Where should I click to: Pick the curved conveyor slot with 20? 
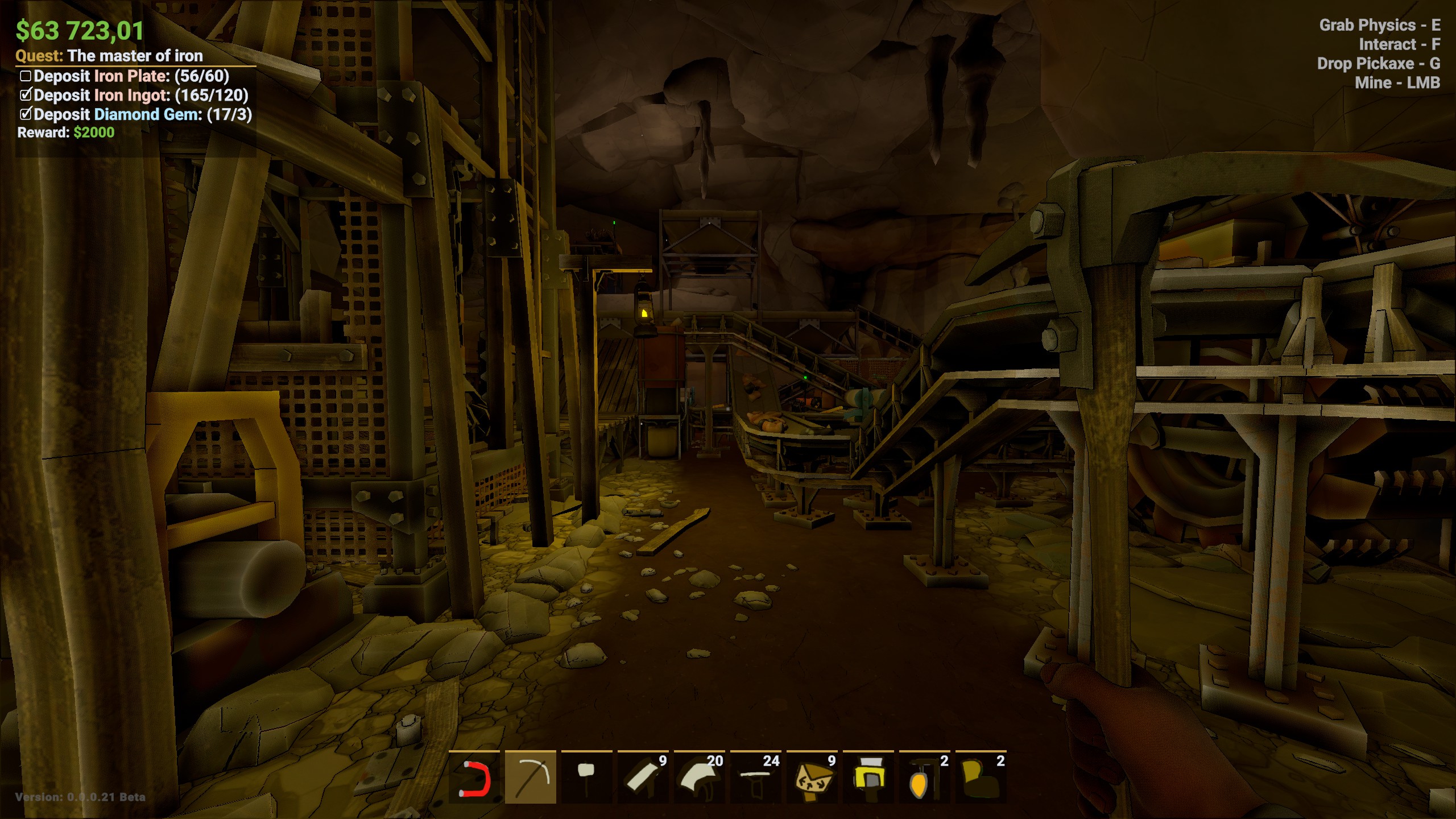click(x=699, y=777)
